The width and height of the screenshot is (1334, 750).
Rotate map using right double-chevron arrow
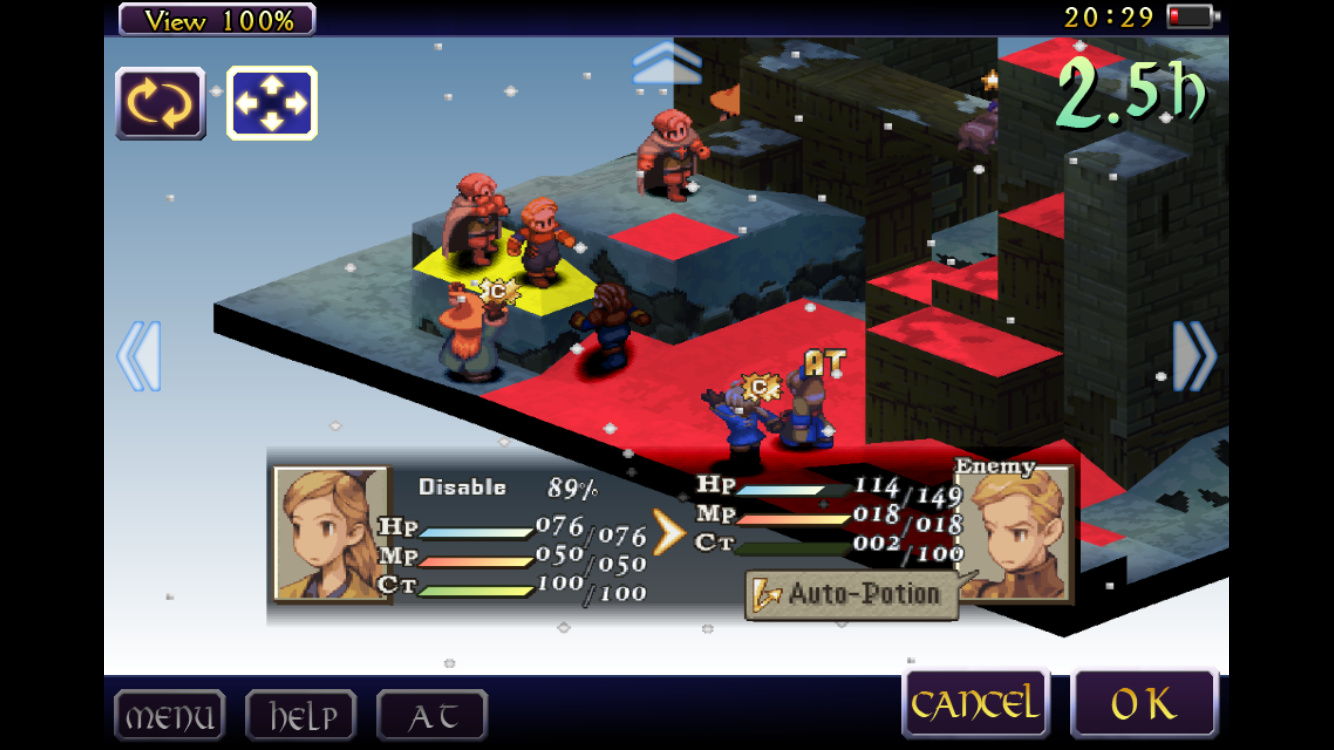(x=1195, y=356)
